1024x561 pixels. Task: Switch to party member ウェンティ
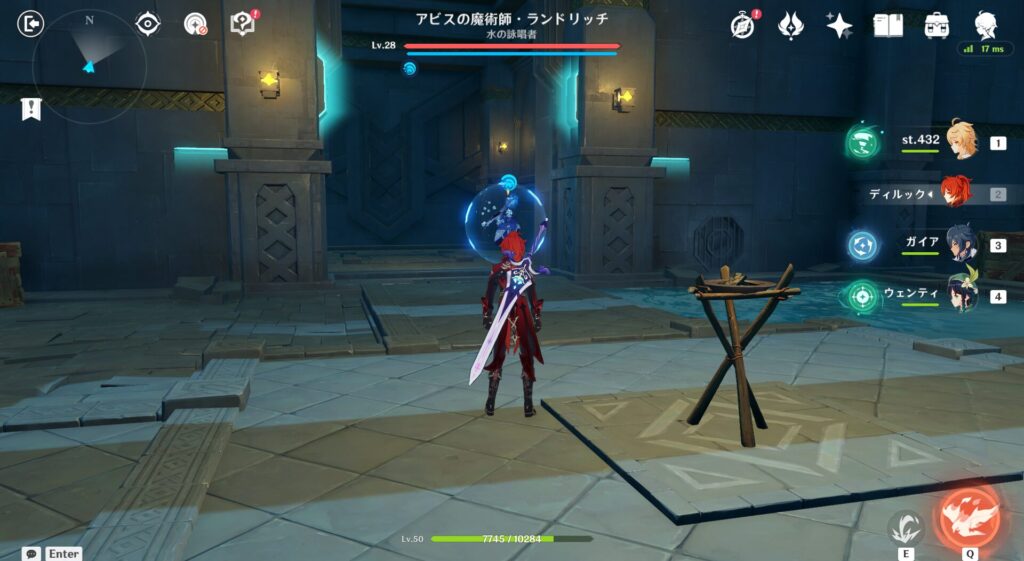coord(962,296)
